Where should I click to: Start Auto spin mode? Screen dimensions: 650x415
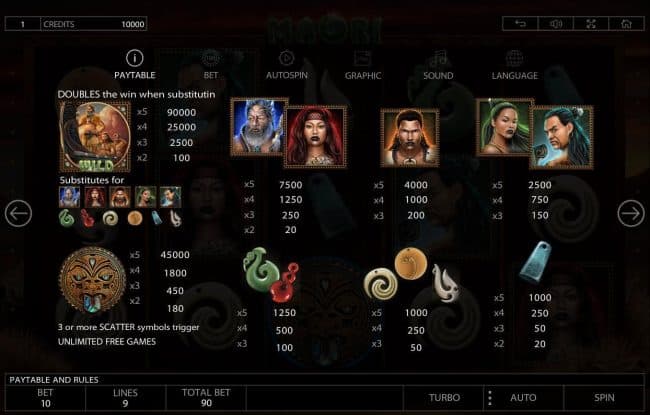pyautogui.click(x=524, y=397)
